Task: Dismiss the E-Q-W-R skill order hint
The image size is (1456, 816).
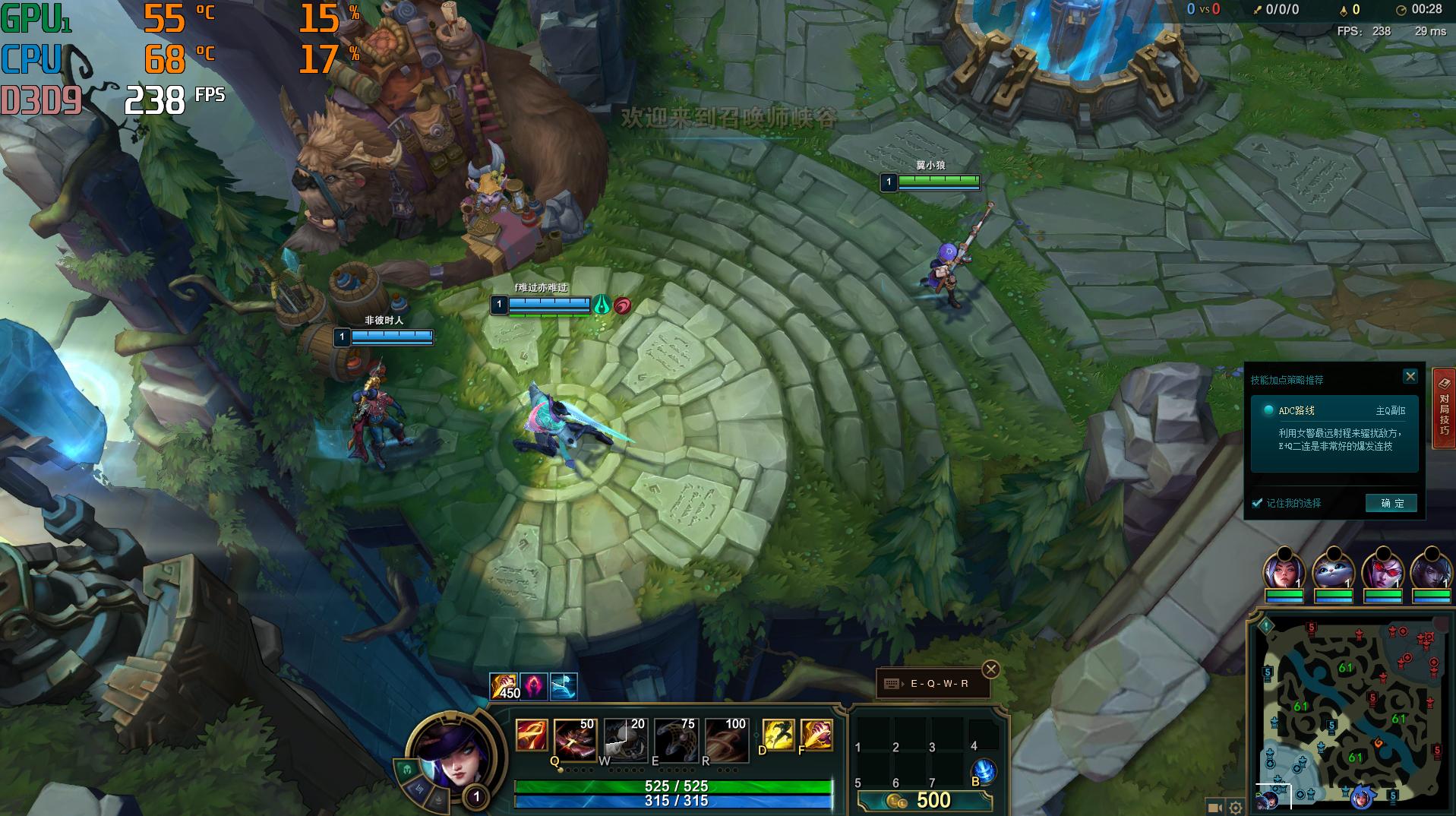Action: (x=990, y=669)
